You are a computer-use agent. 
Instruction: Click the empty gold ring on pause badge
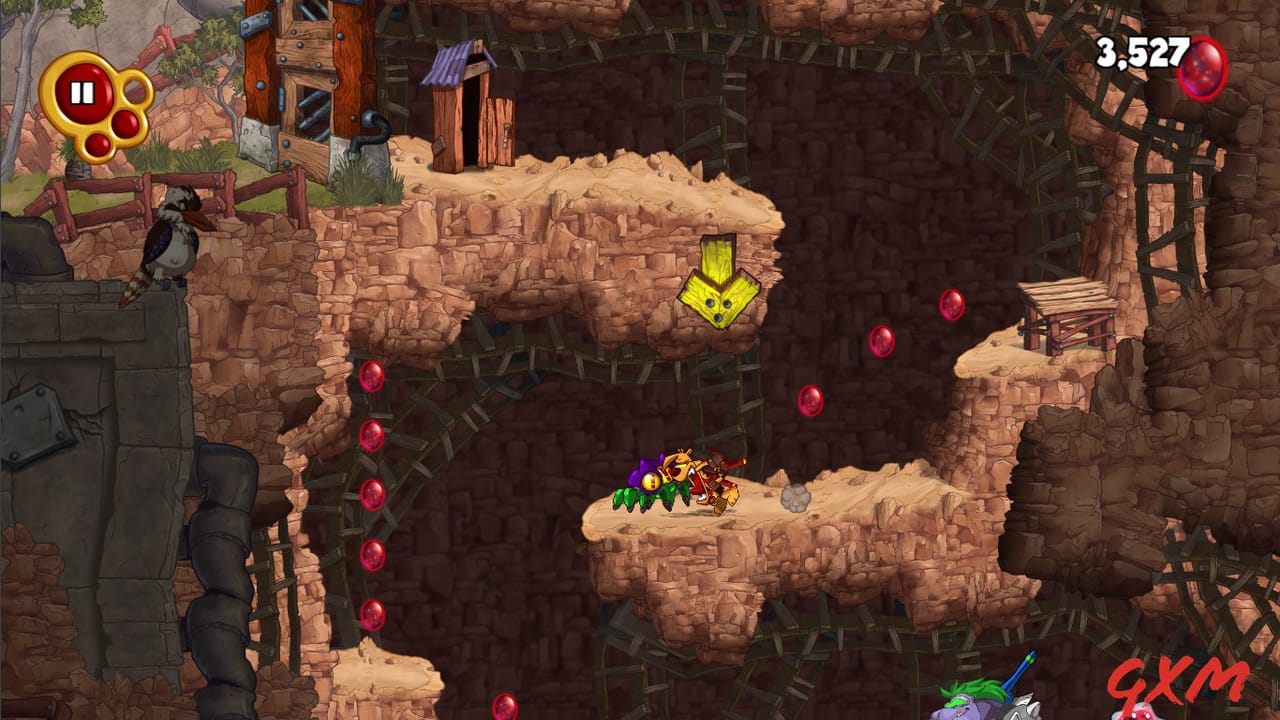point(135,88)
